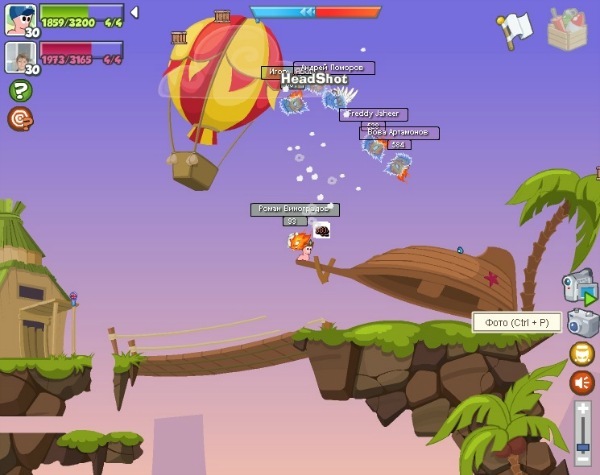Open the weapon crate inventory
600x475 pixels.
(x=567, y=28)
